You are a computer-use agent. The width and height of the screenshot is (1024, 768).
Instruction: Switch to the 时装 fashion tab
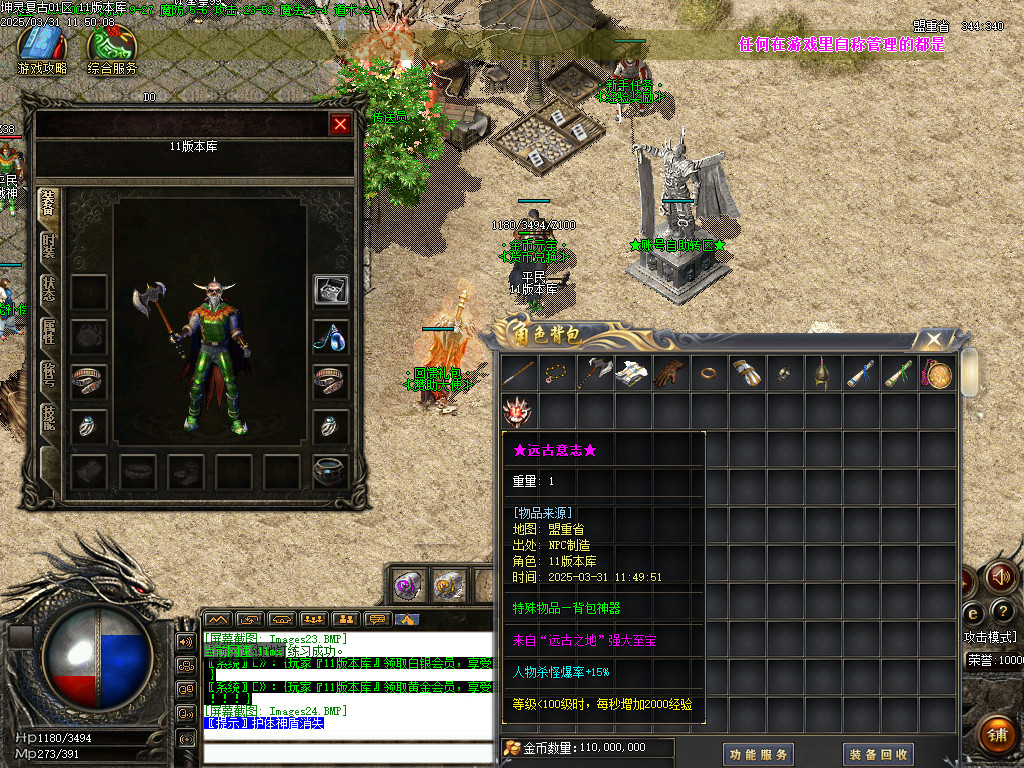(49, 246)
